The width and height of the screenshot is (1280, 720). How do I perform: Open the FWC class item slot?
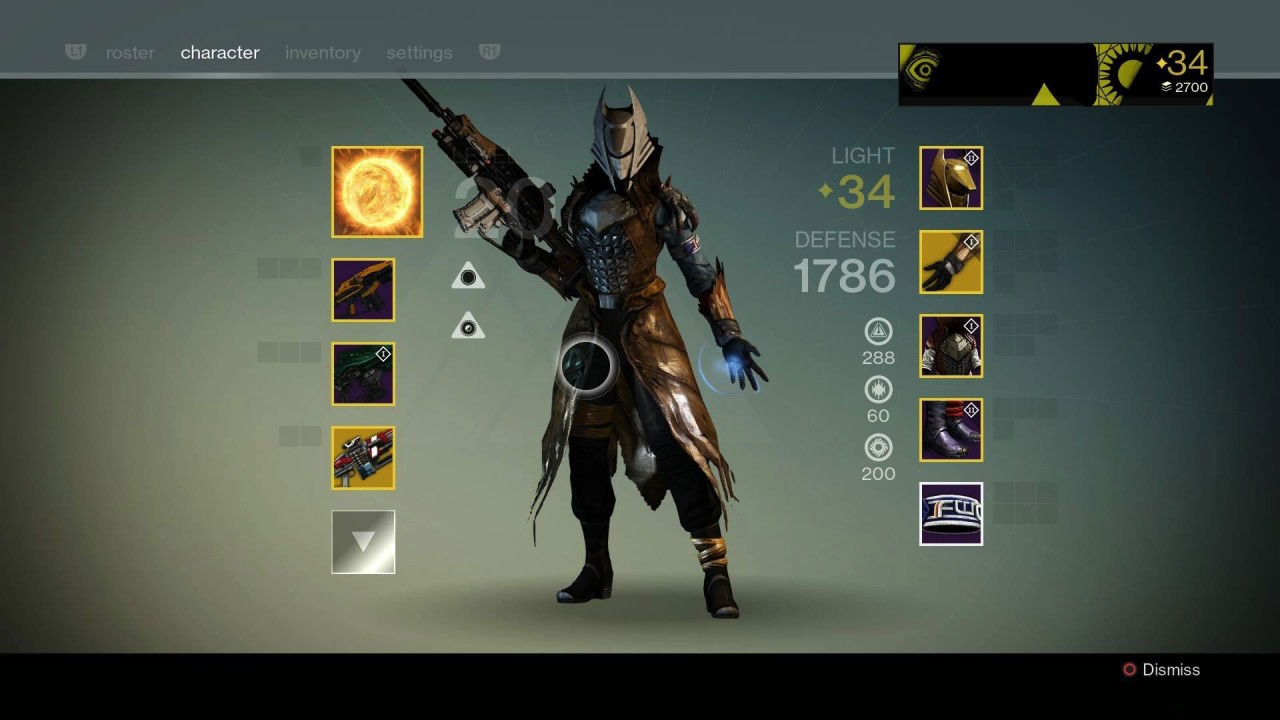951,514
